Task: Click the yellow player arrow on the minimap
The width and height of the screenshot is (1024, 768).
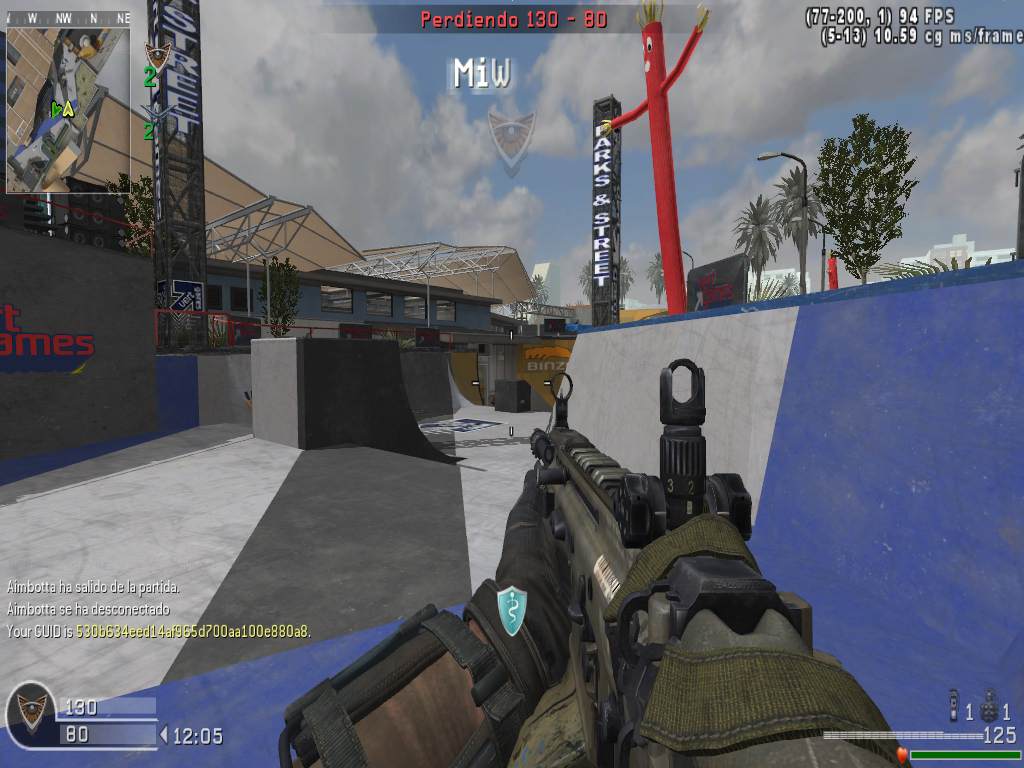Action: (x=67, y=110)
